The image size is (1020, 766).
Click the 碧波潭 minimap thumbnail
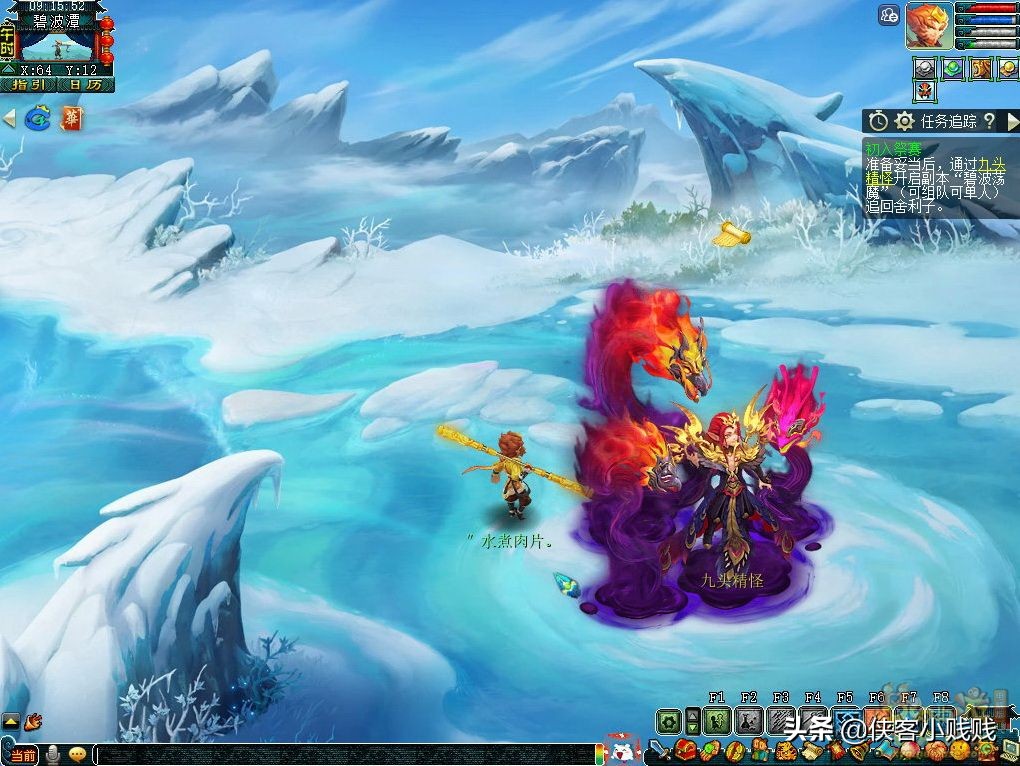[57, 46]
